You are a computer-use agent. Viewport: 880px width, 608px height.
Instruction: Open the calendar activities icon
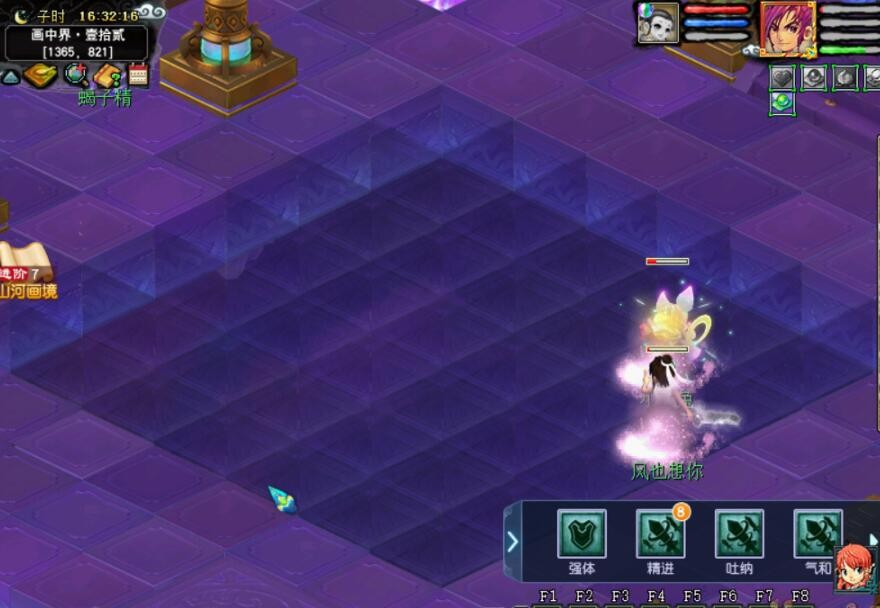138,75
